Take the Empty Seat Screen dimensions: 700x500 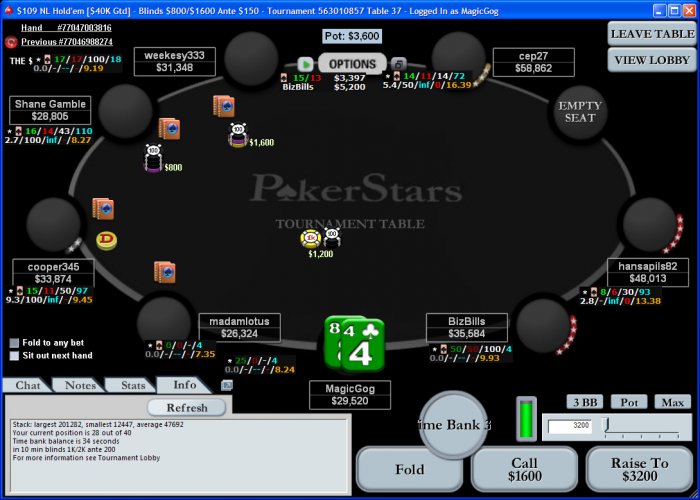pyautogui.click(x=580, y=111)
